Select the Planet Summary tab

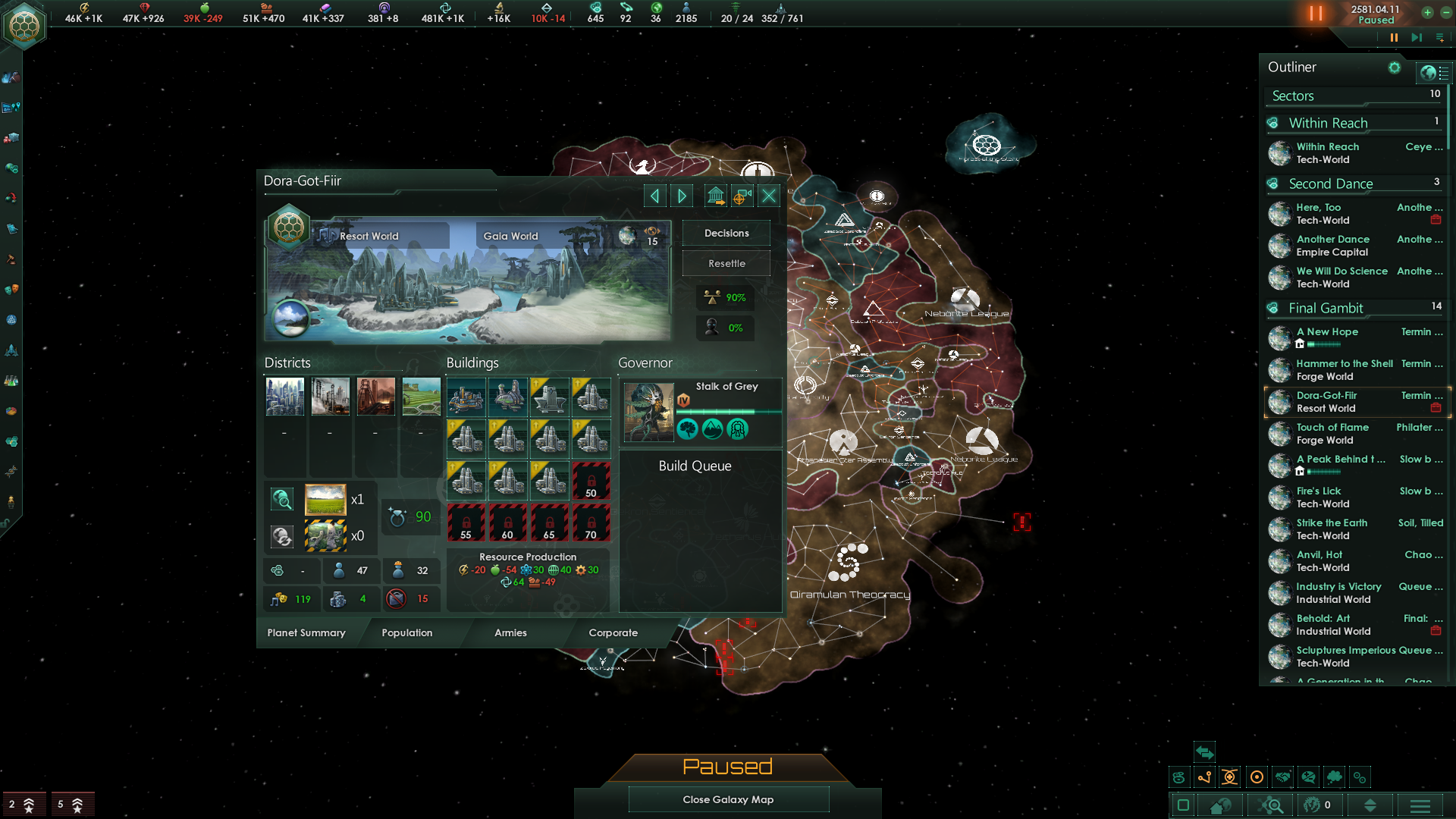pyautogui.click(x=306, y=632)
